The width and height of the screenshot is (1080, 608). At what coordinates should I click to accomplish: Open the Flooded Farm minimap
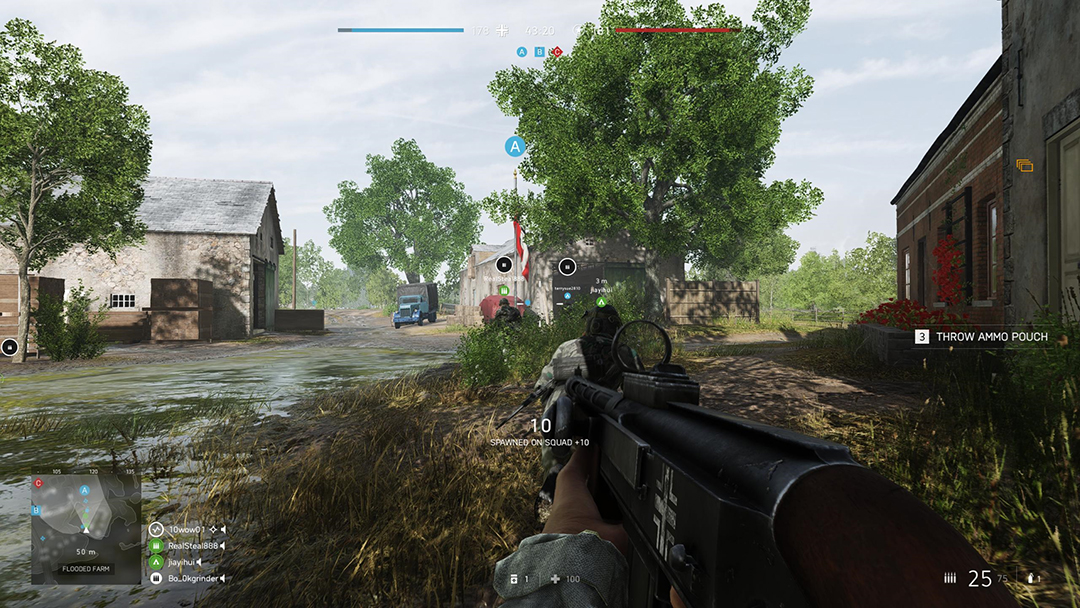tap(85, 526)
